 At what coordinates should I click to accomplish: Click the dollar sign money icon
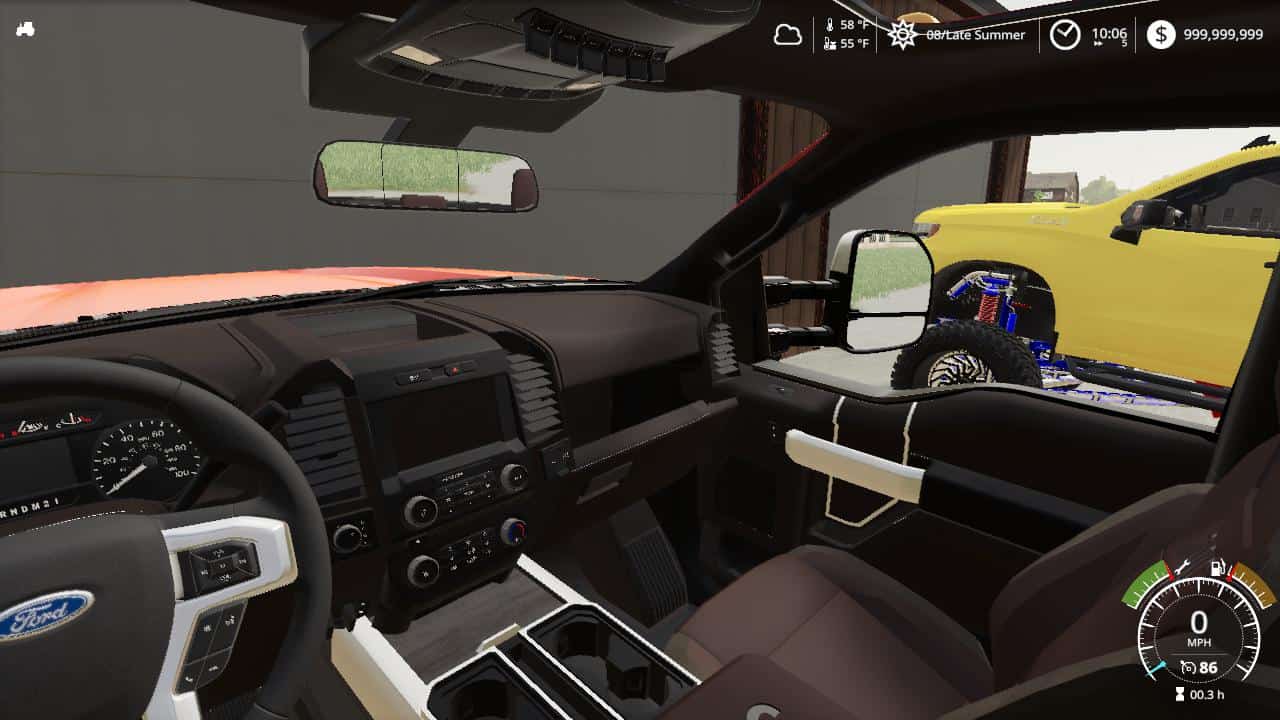click(x=1160, y=35)
